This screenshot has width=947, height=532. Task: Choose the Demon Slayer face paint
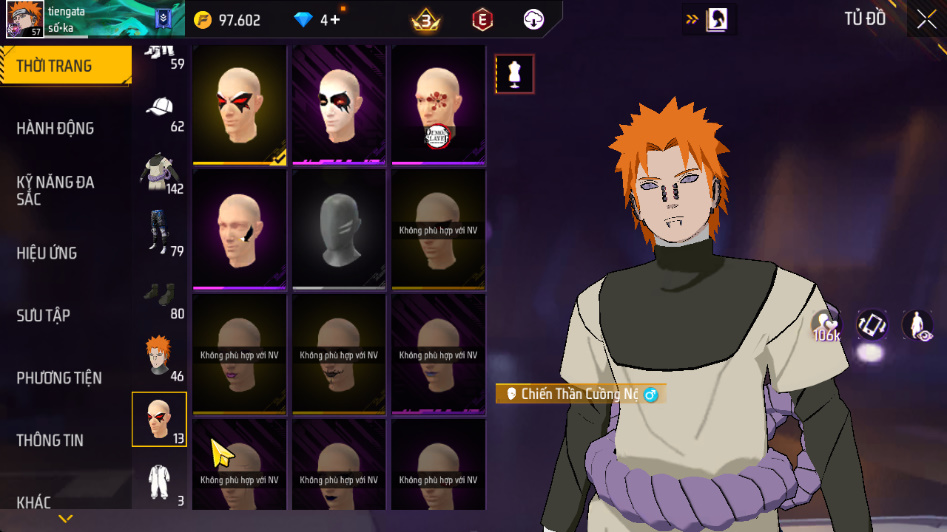click(x=438, y=103)
